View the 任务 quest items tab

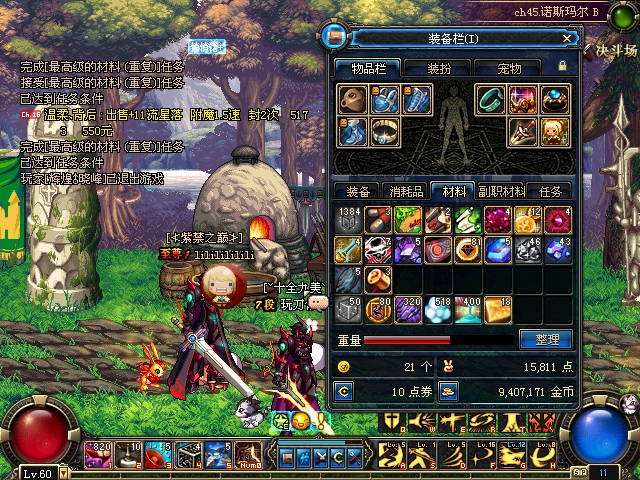550,191
